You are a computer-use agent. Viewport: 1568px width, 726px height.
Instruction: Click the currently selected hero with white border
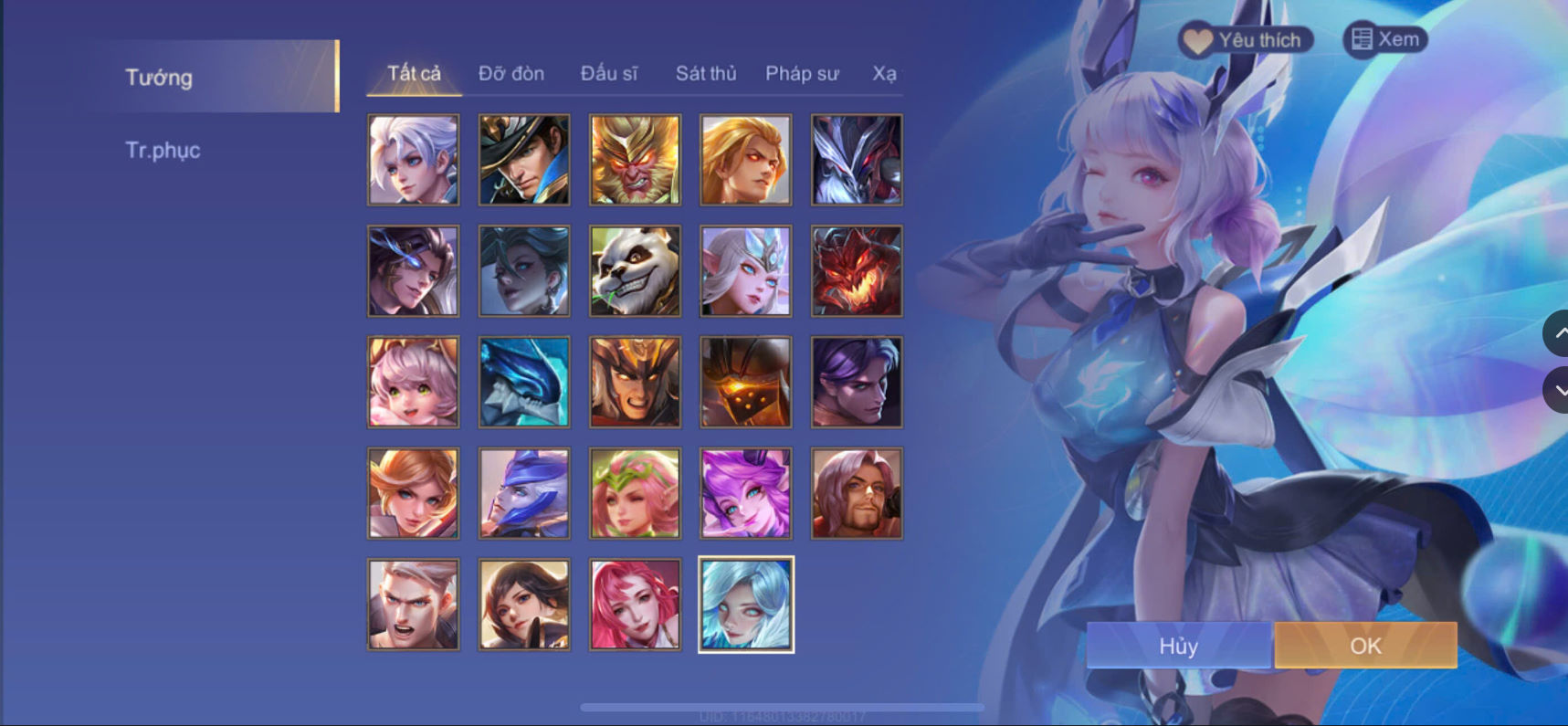745,604
